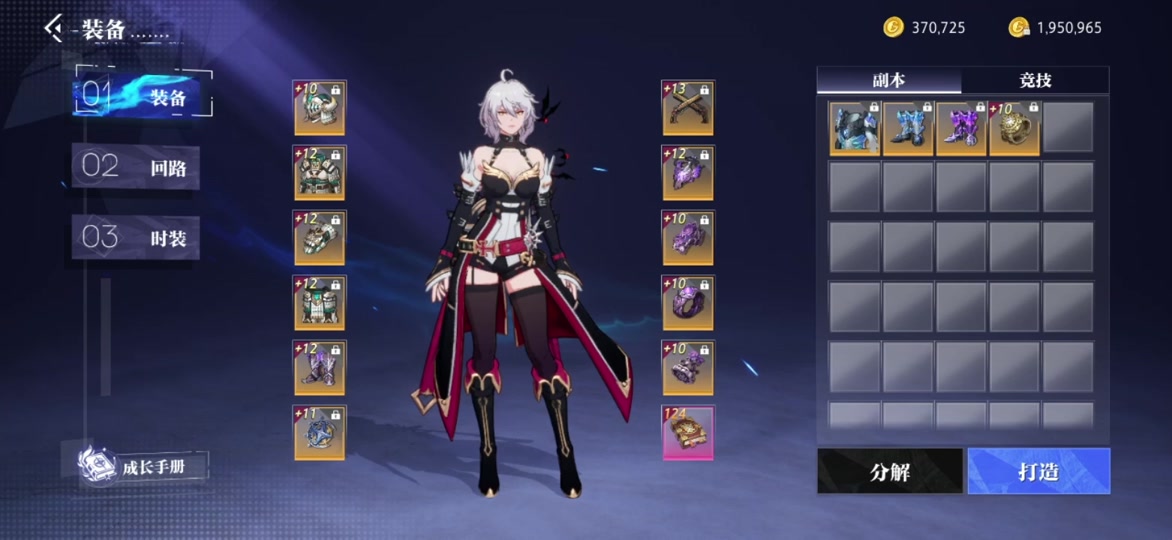Select the 装备 equipment menu entry

pos(142,97)
